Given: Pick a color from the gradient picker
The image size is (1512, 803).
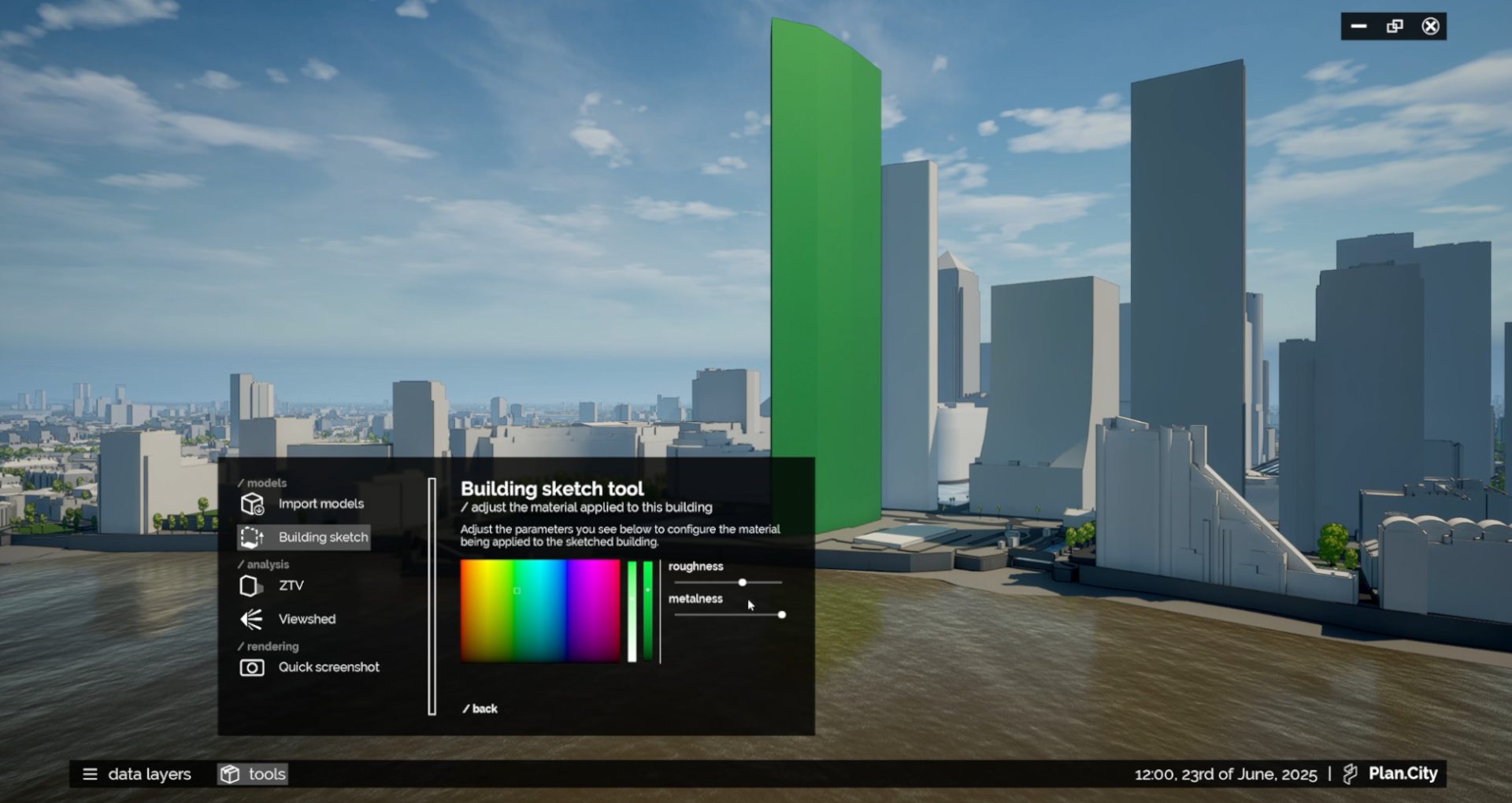Looking at the screenshot, I should pos(539,612).
